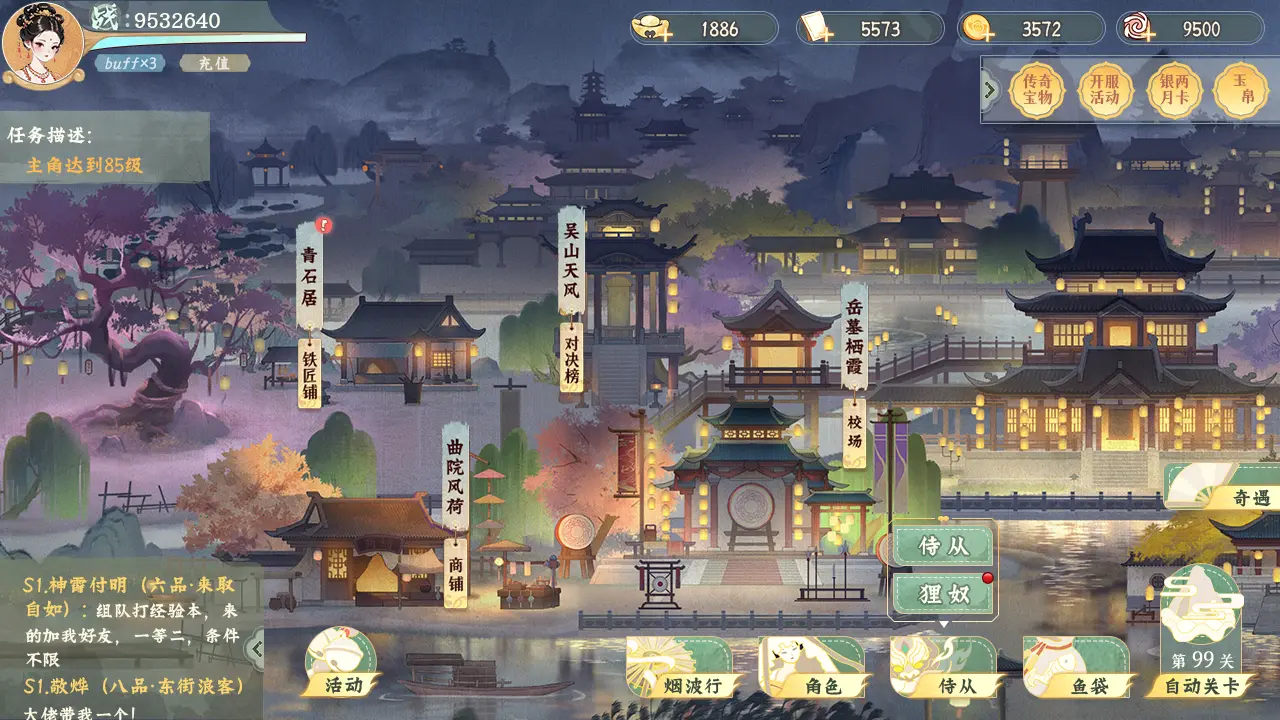Open the 银两月卡 monthly card icon

coord(1172,88)
